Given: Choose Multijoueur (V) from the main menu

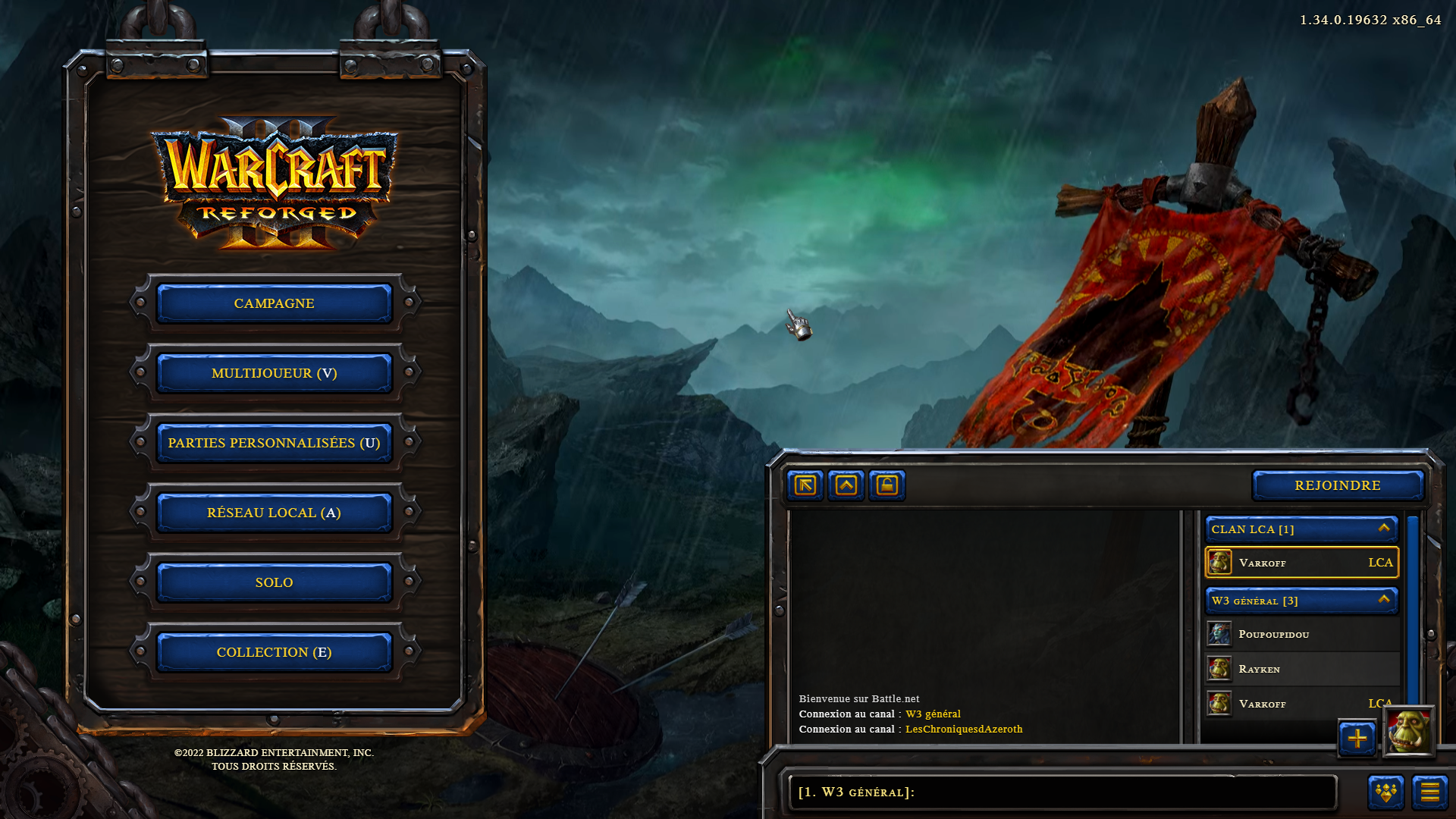Looking at the screenshot, I should click(274, 373).
